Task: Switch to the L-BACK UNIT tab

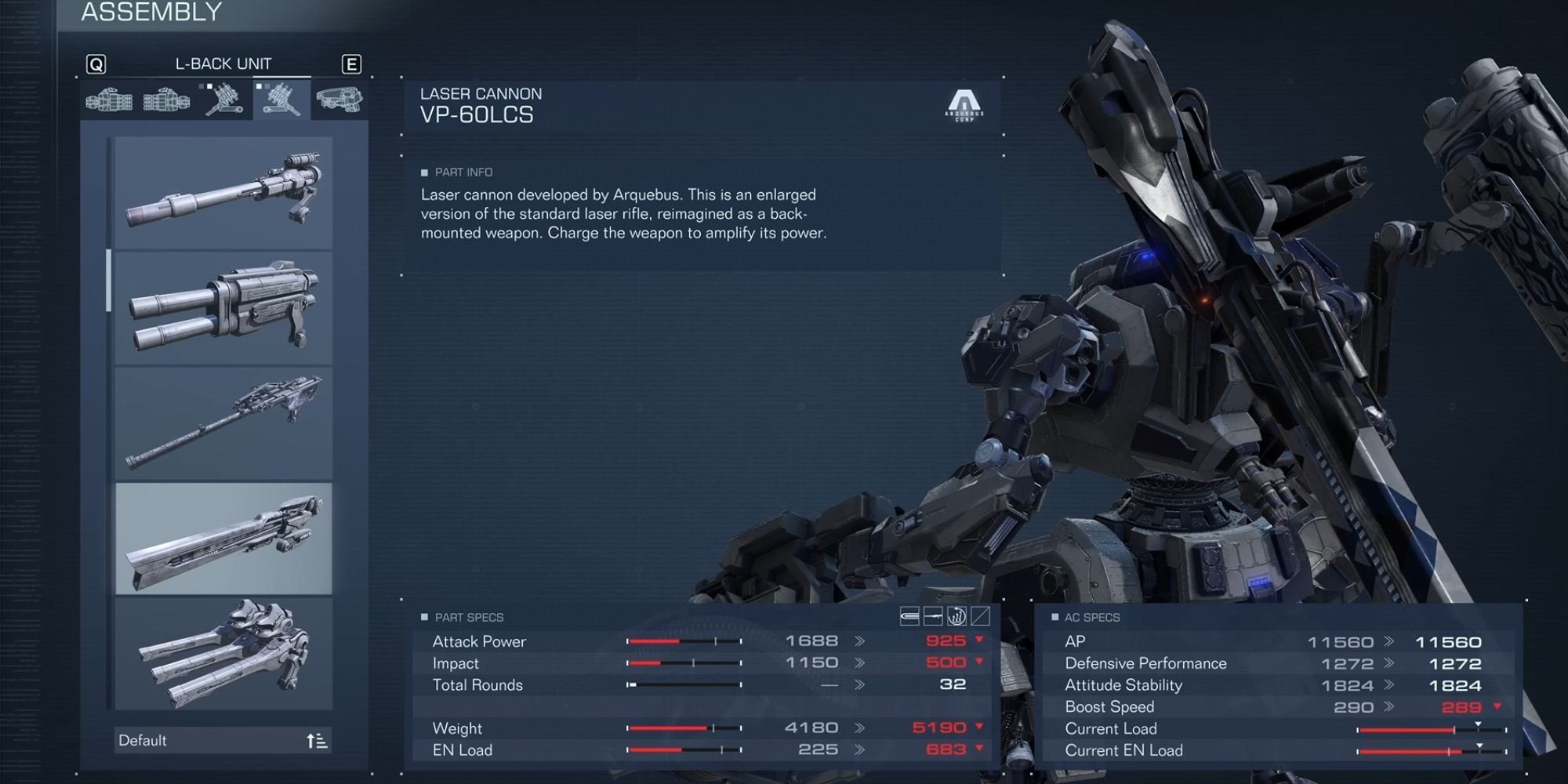Action: [225, 64]
